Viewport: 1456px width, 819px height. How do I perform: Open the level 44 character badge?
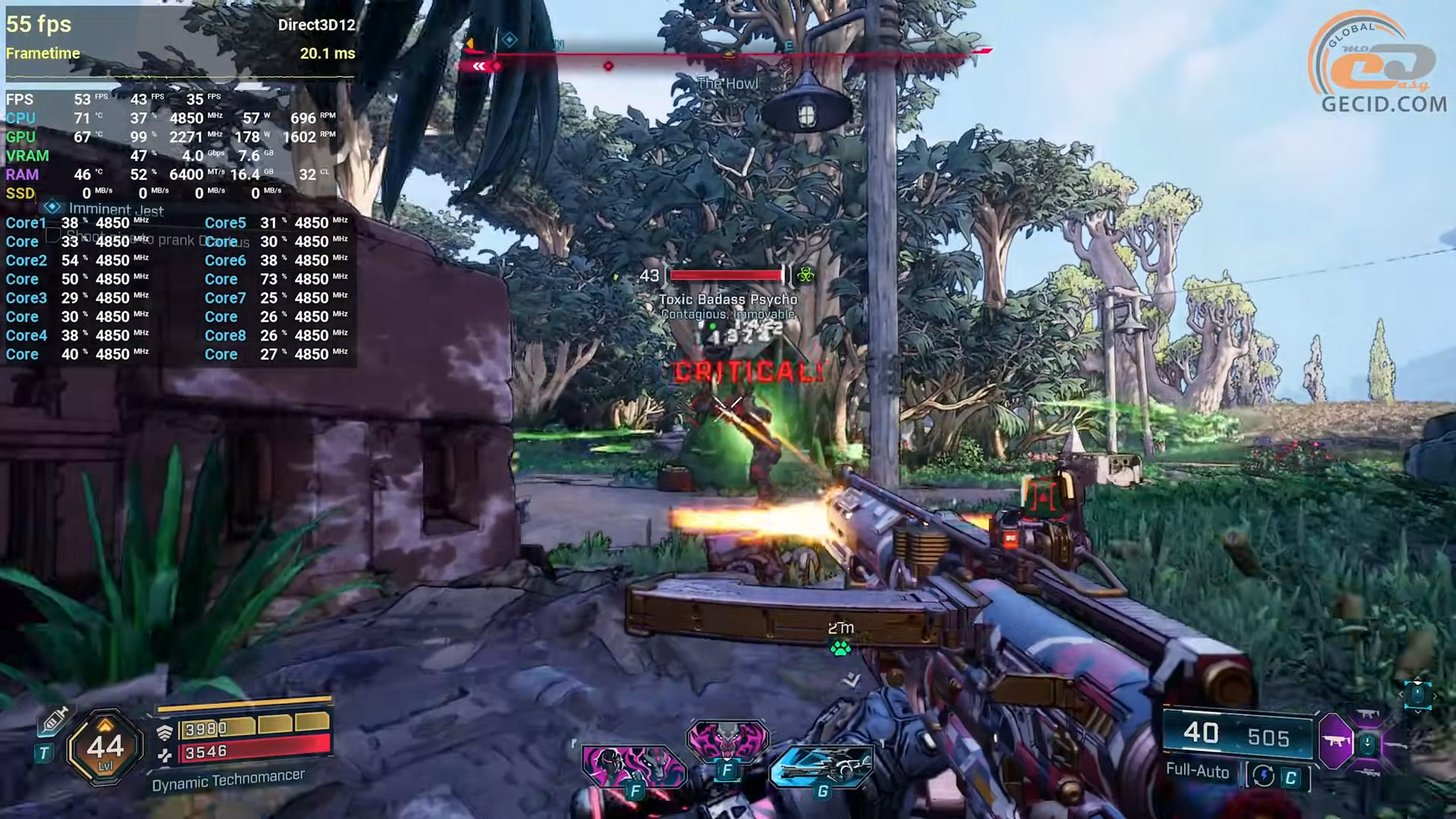tap(105, 748)
